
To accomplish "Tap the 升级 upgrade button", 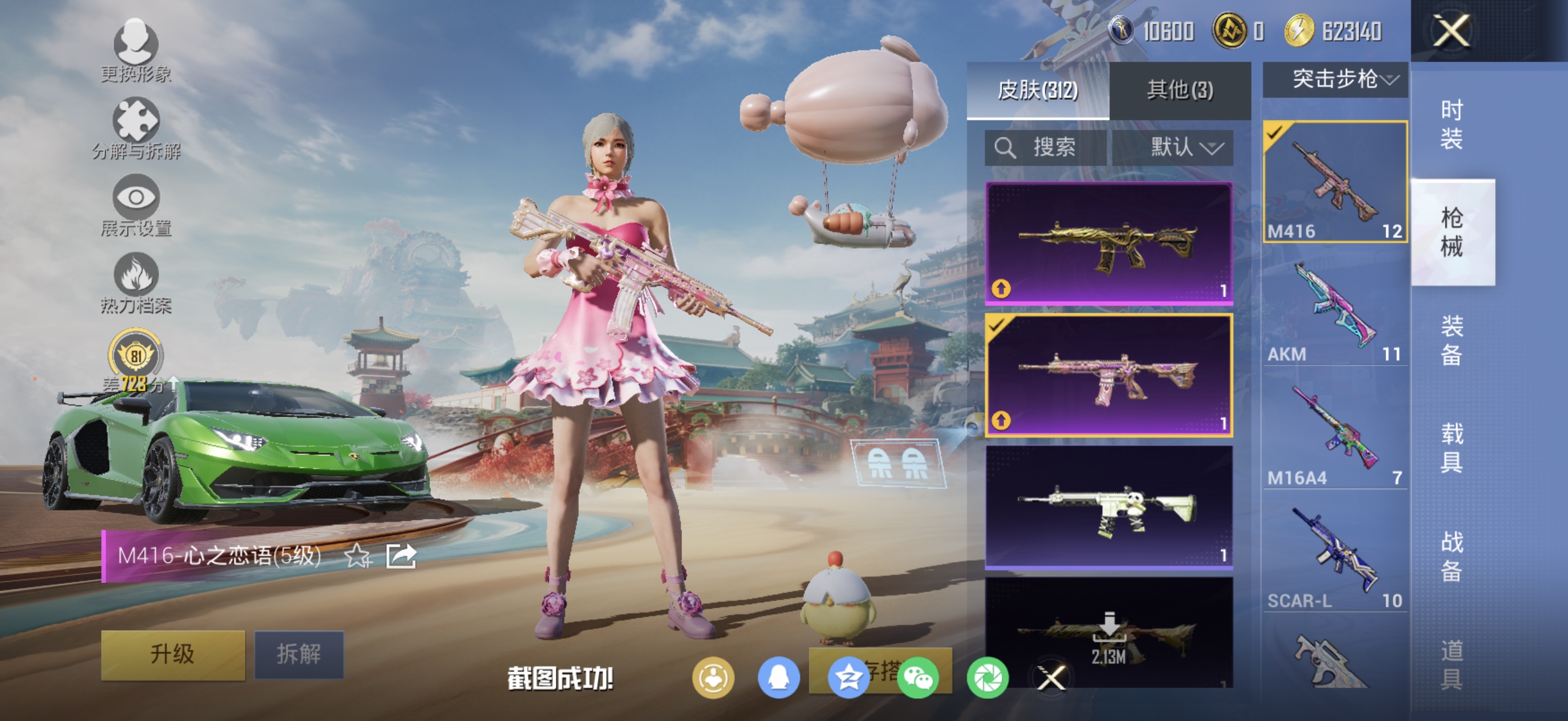I will click(x=173, y=654).
